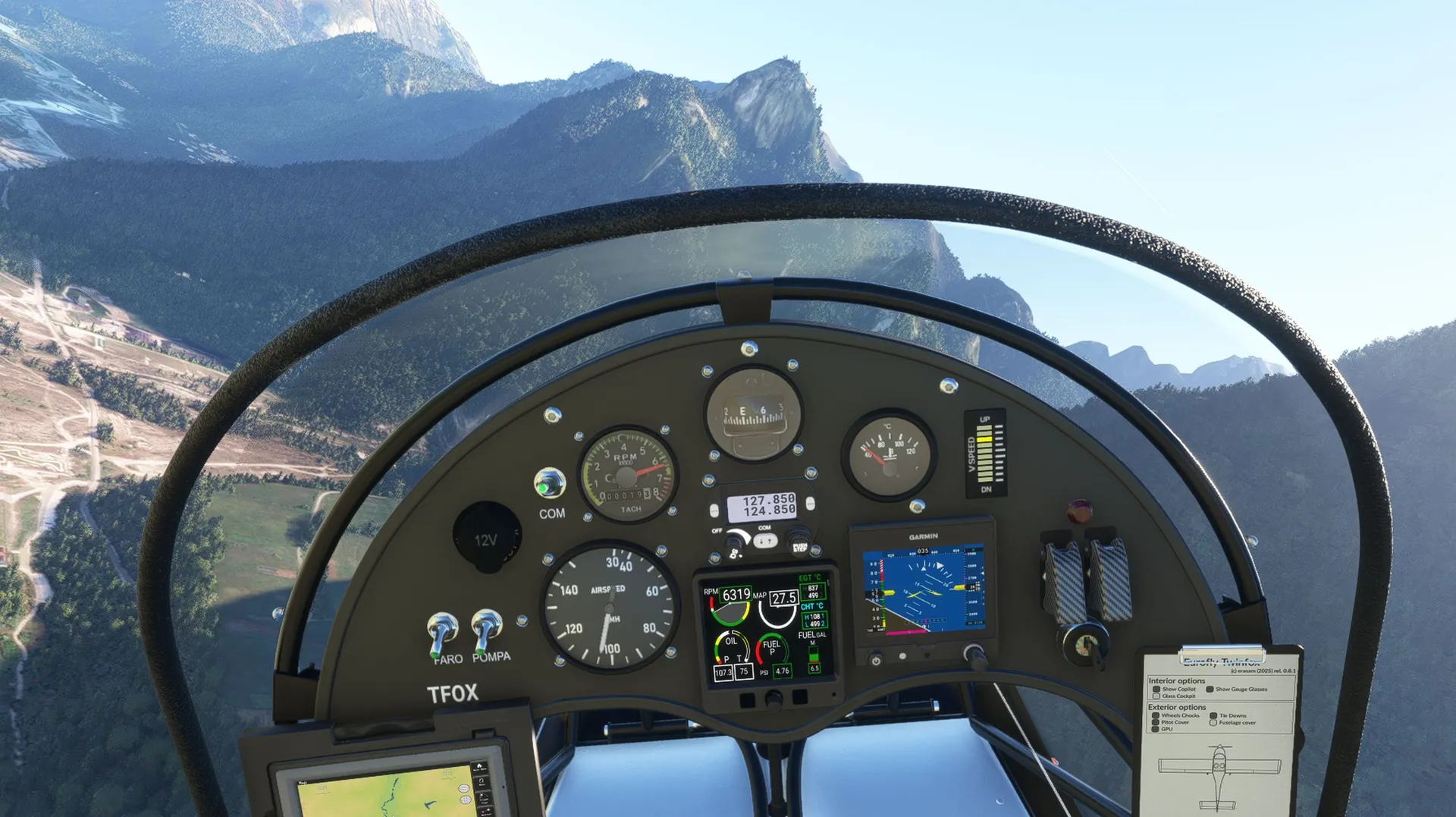Click the COM frequency swap button
The height and width of the screenshot is (817, 1456).
(766, 541)
